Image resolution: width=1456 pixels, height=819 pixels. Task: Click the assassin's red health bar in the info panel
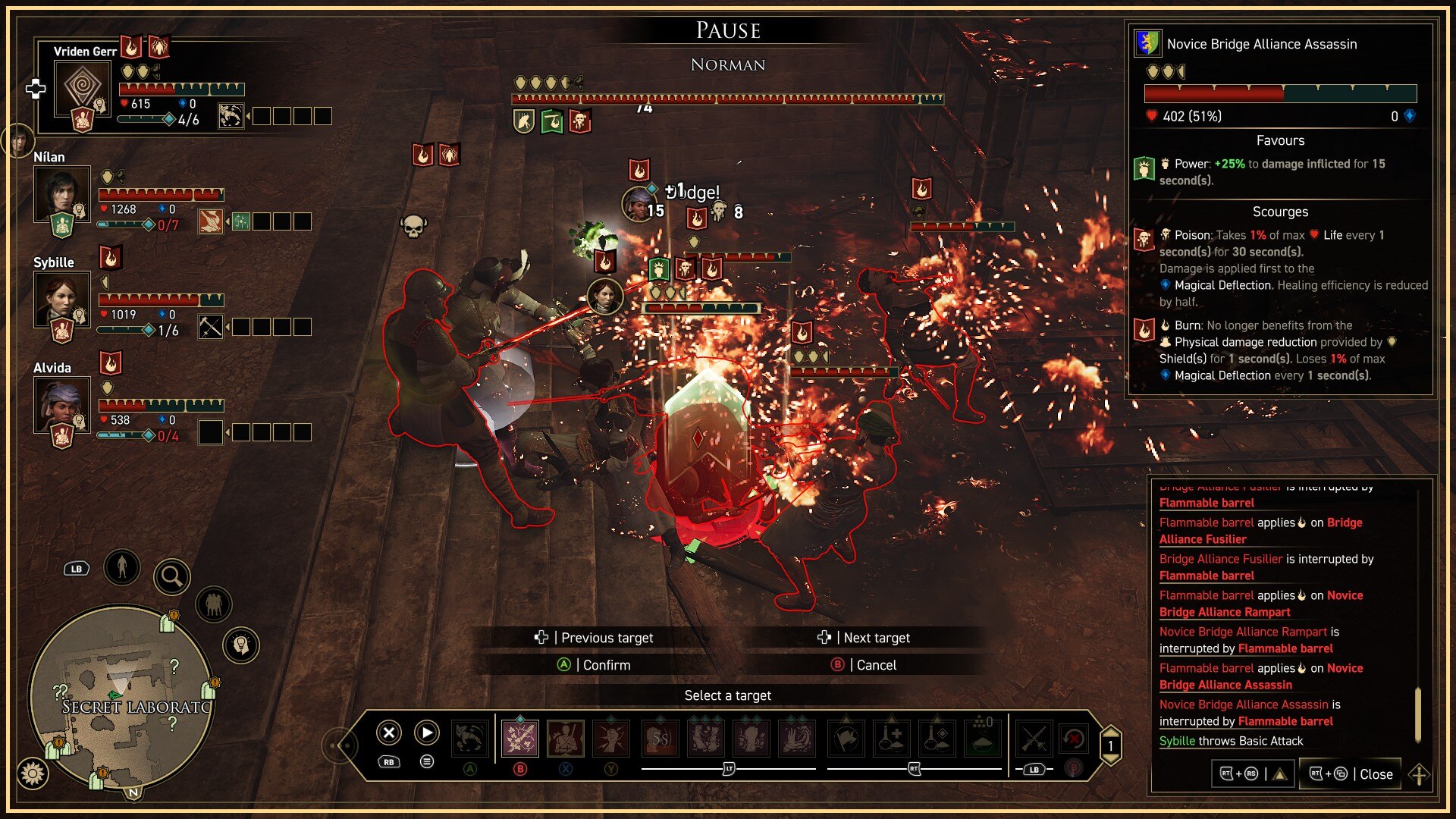click(x=1213, y=94)
